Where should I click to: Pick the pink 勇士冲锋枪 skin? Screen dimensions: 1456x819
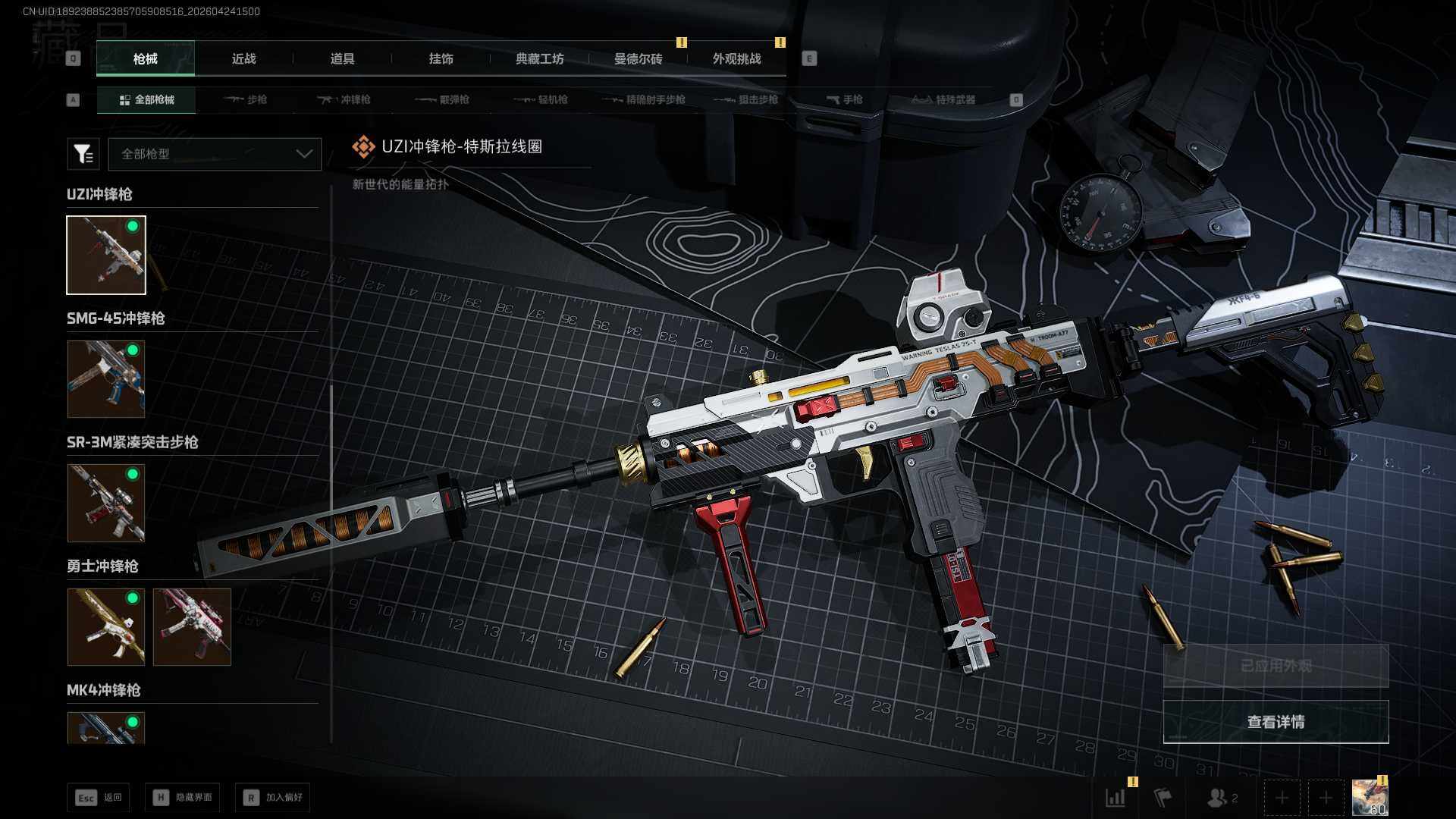192,627
